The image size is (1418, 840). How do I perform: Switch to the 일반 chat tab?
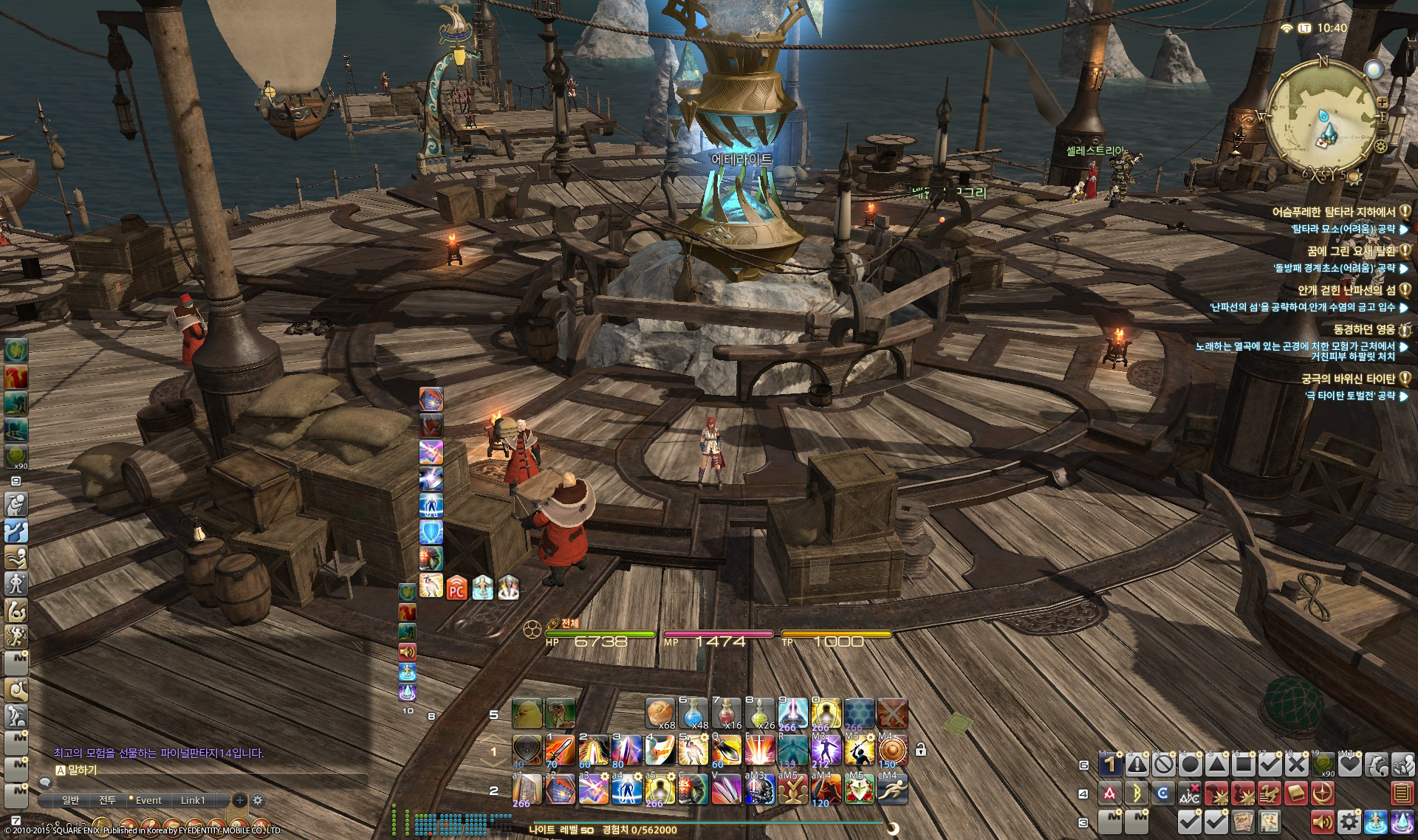tap(70, 800)
